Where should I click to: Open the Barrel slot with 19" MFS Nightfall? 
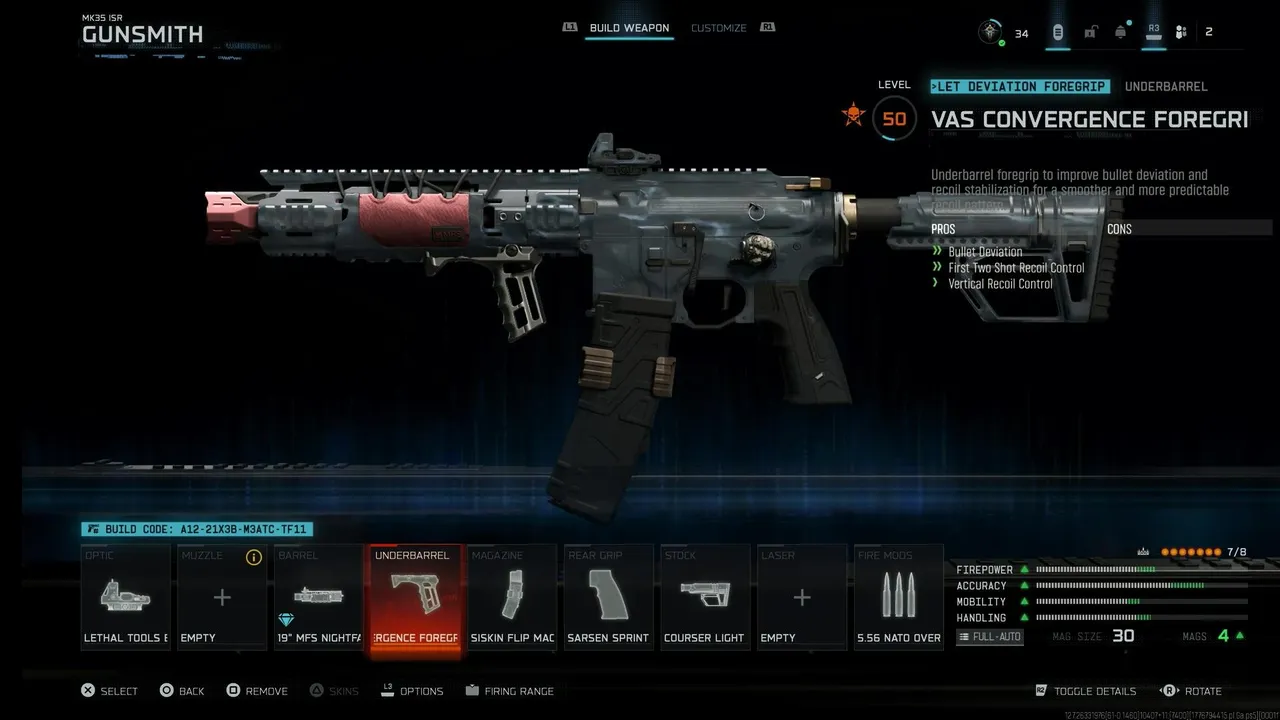point(319,597)
